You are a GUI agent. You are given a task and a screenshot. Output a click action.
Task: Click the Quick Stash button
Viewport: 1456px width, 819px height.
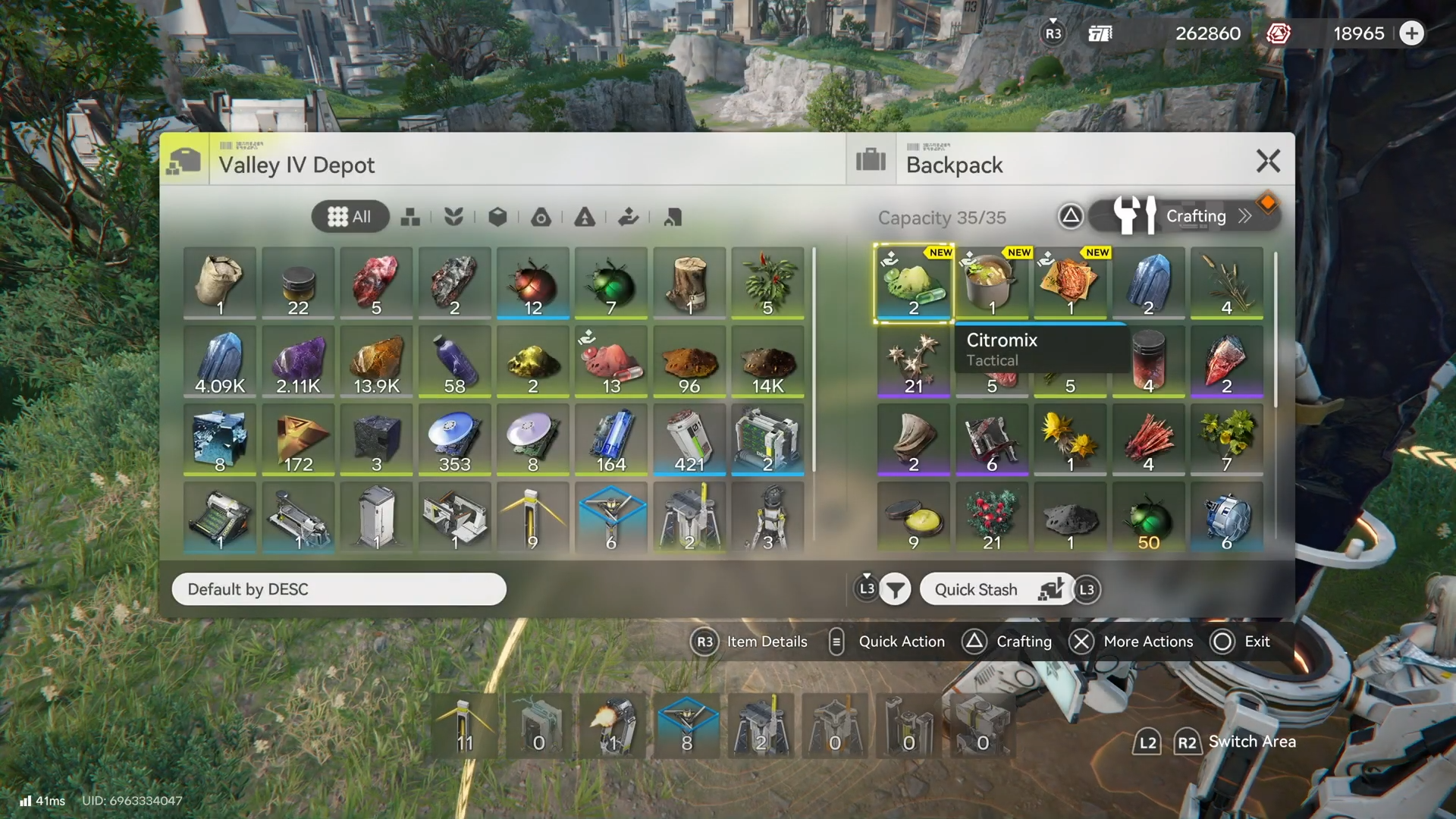[x=996, y=589]
